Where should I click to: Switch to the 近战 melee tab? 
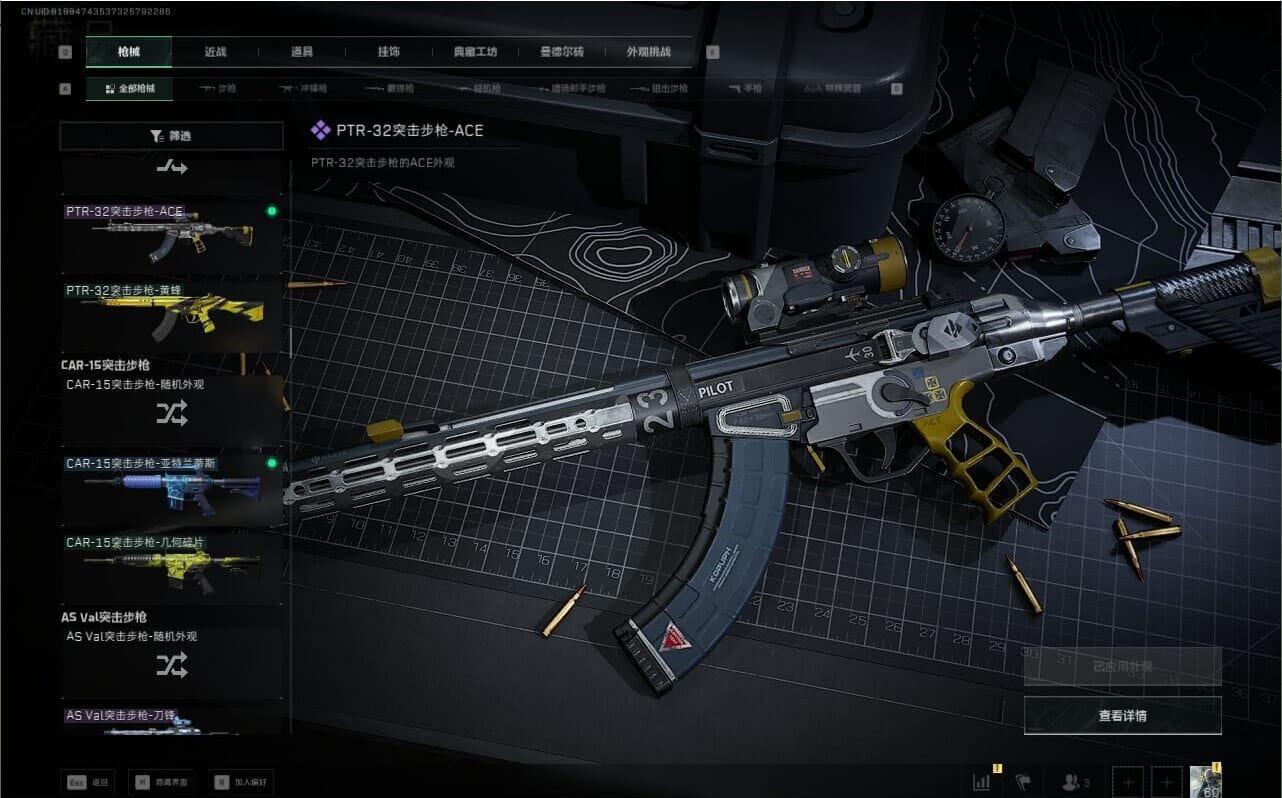pos(215,52)
